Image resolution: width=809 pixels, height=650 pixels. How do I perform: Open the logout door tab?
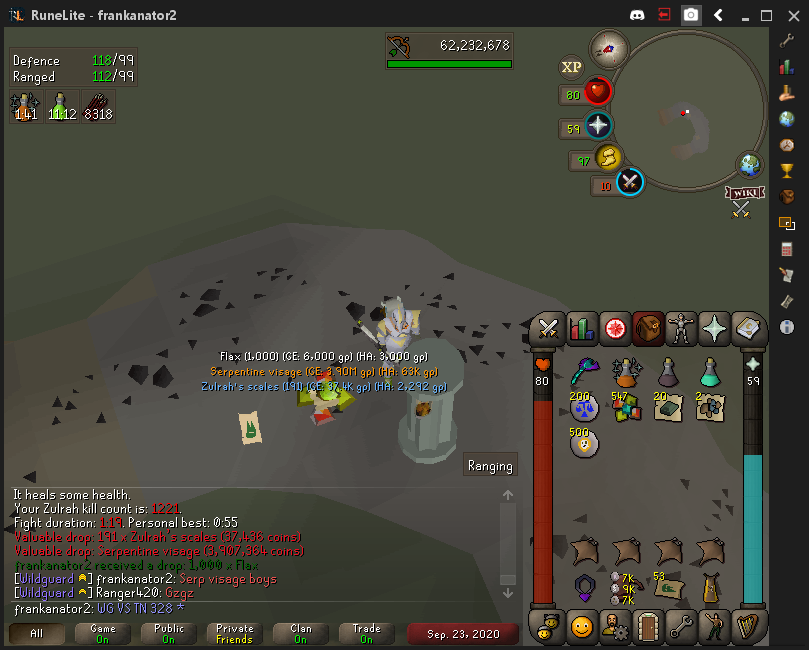(x=648, y=627)
